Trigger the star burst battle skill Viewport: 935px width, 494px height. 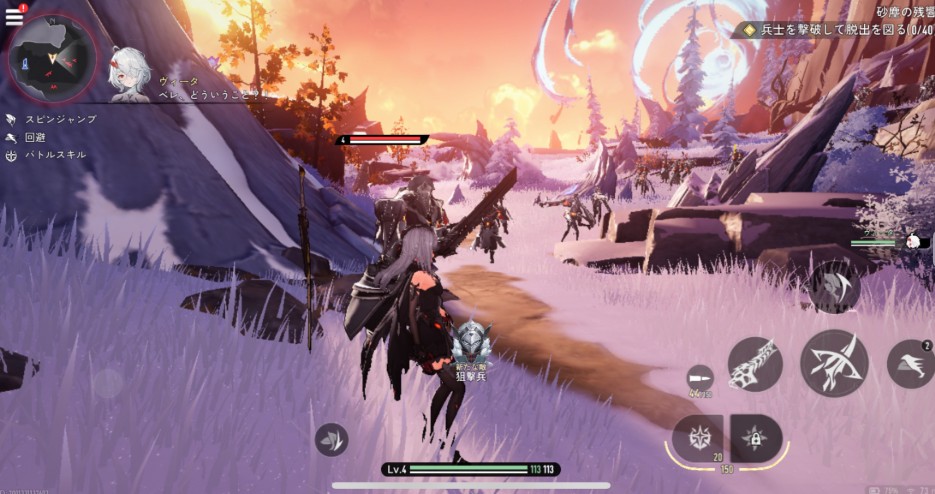coord(698,438)
